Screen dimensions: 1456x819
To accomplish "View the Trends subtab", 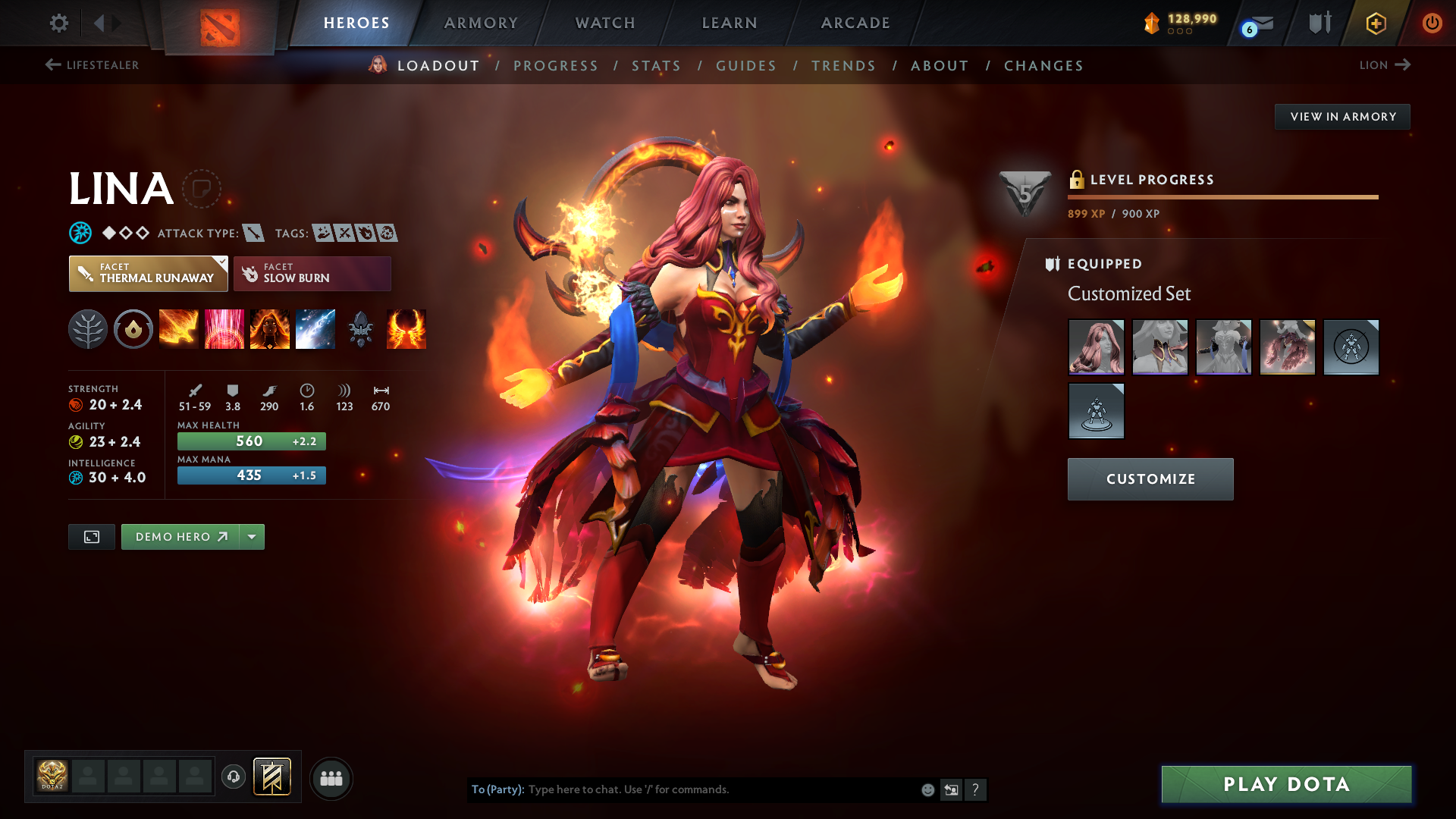I will [843, 66].
